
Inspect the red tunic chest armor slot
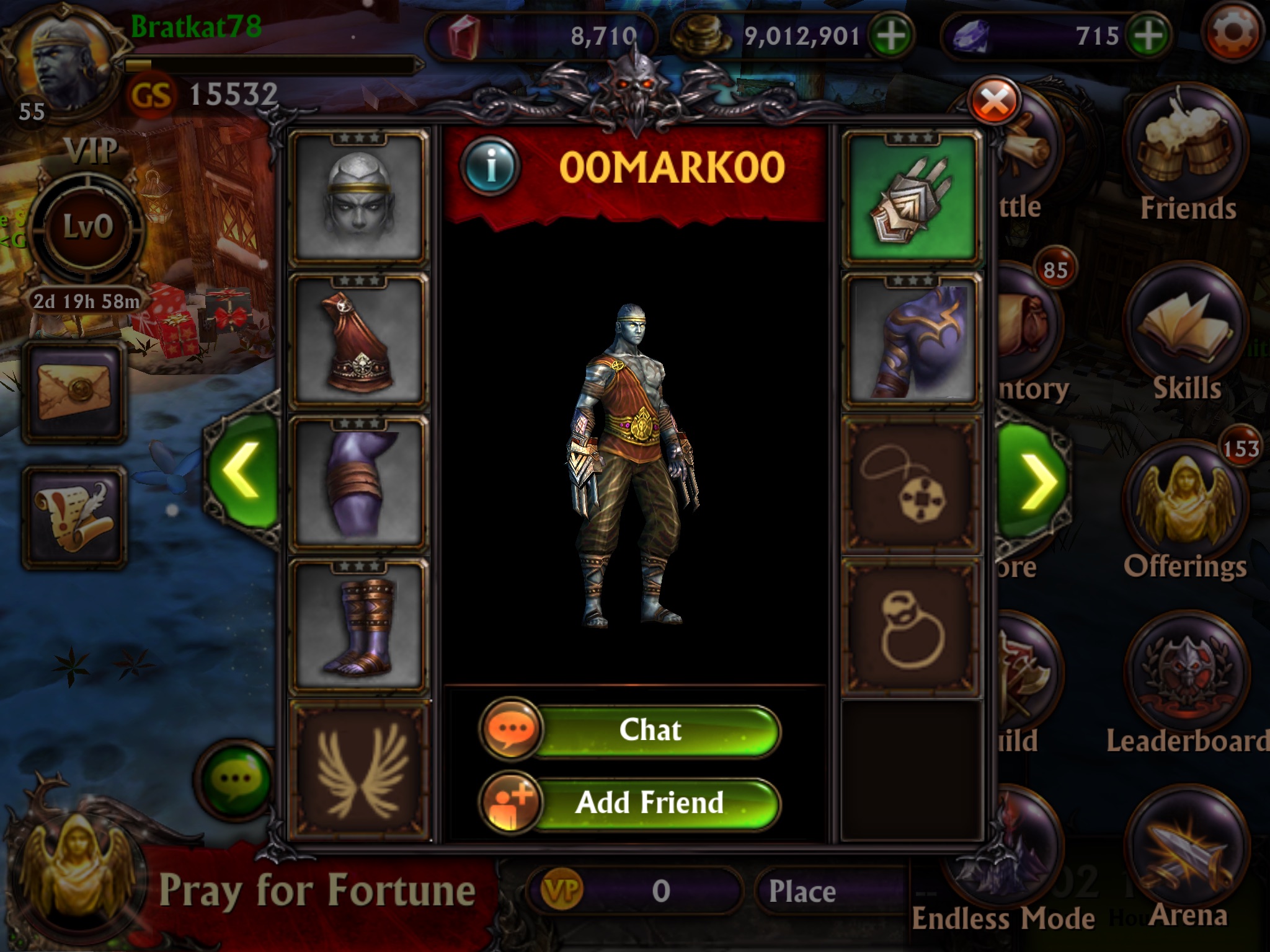(x=359, y=342)
